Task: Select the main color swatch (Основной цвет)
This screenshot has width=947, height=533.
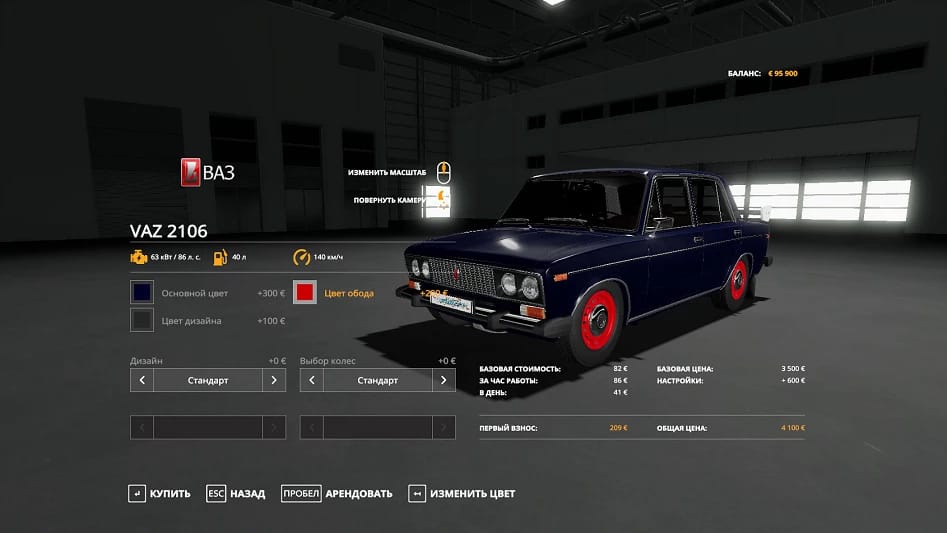Action: (142, 293)
